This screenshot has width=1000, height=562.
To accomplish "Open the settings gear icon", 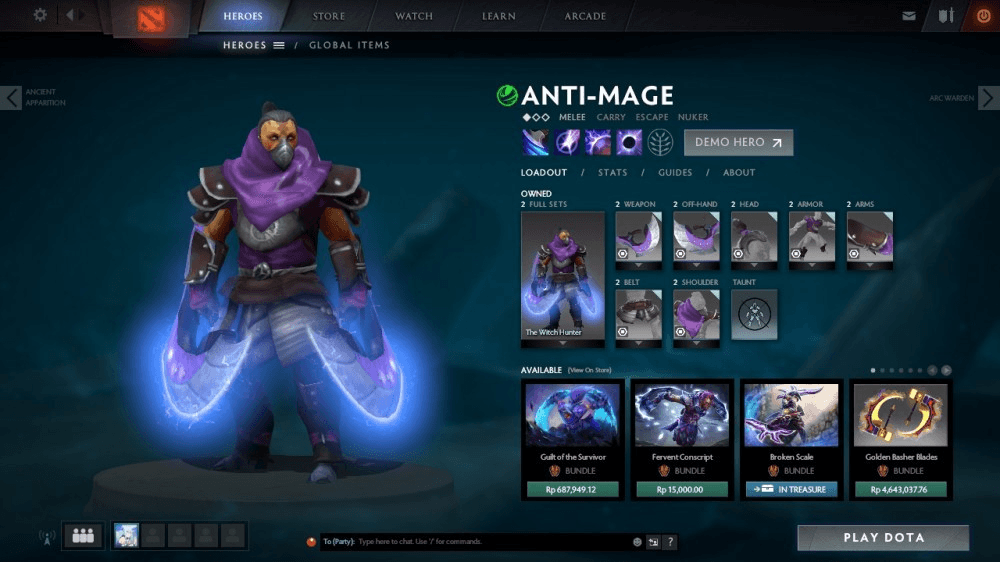I will tap(40, 15).
